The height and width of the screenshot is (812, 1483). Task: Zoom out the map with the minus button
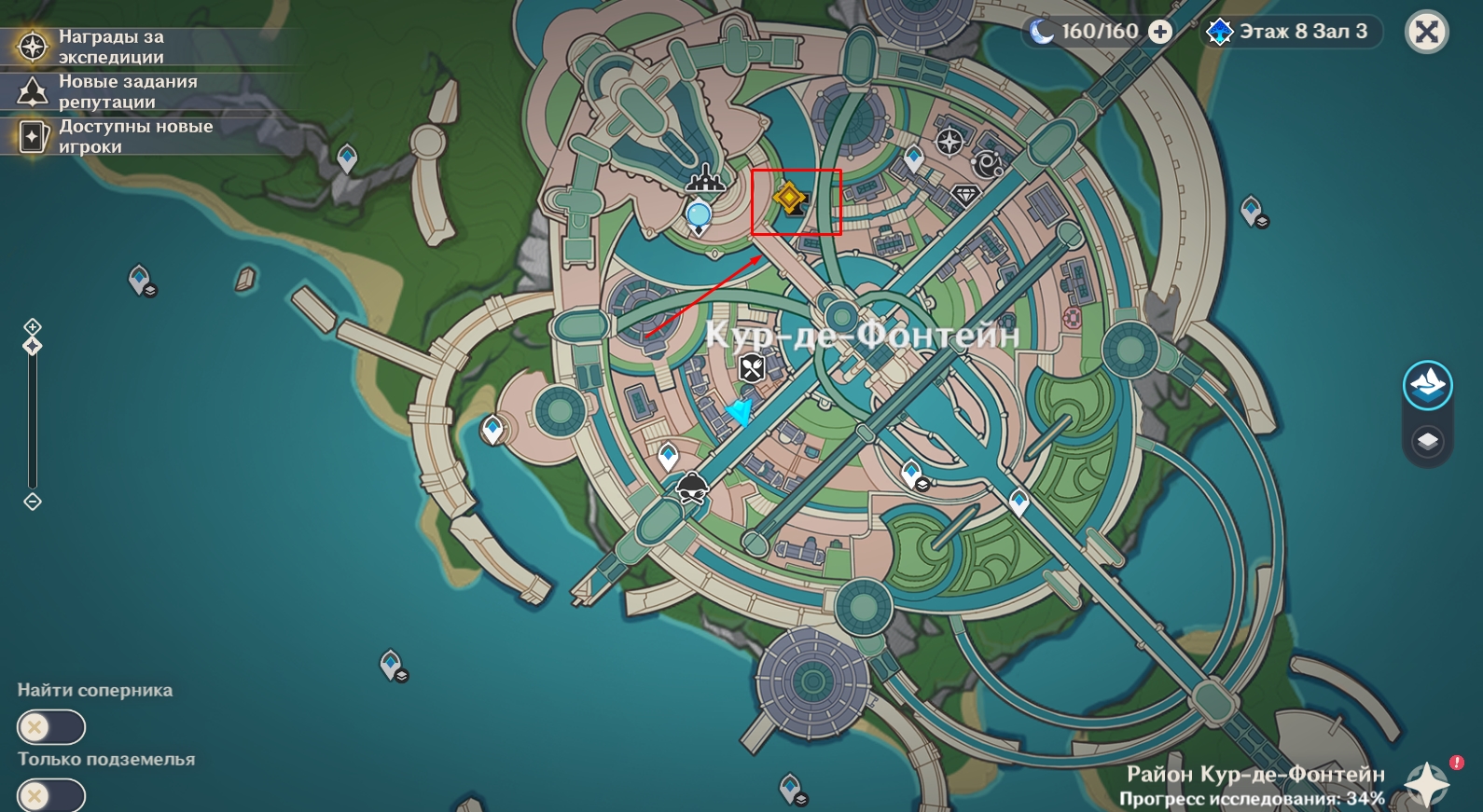click(33, 502)
